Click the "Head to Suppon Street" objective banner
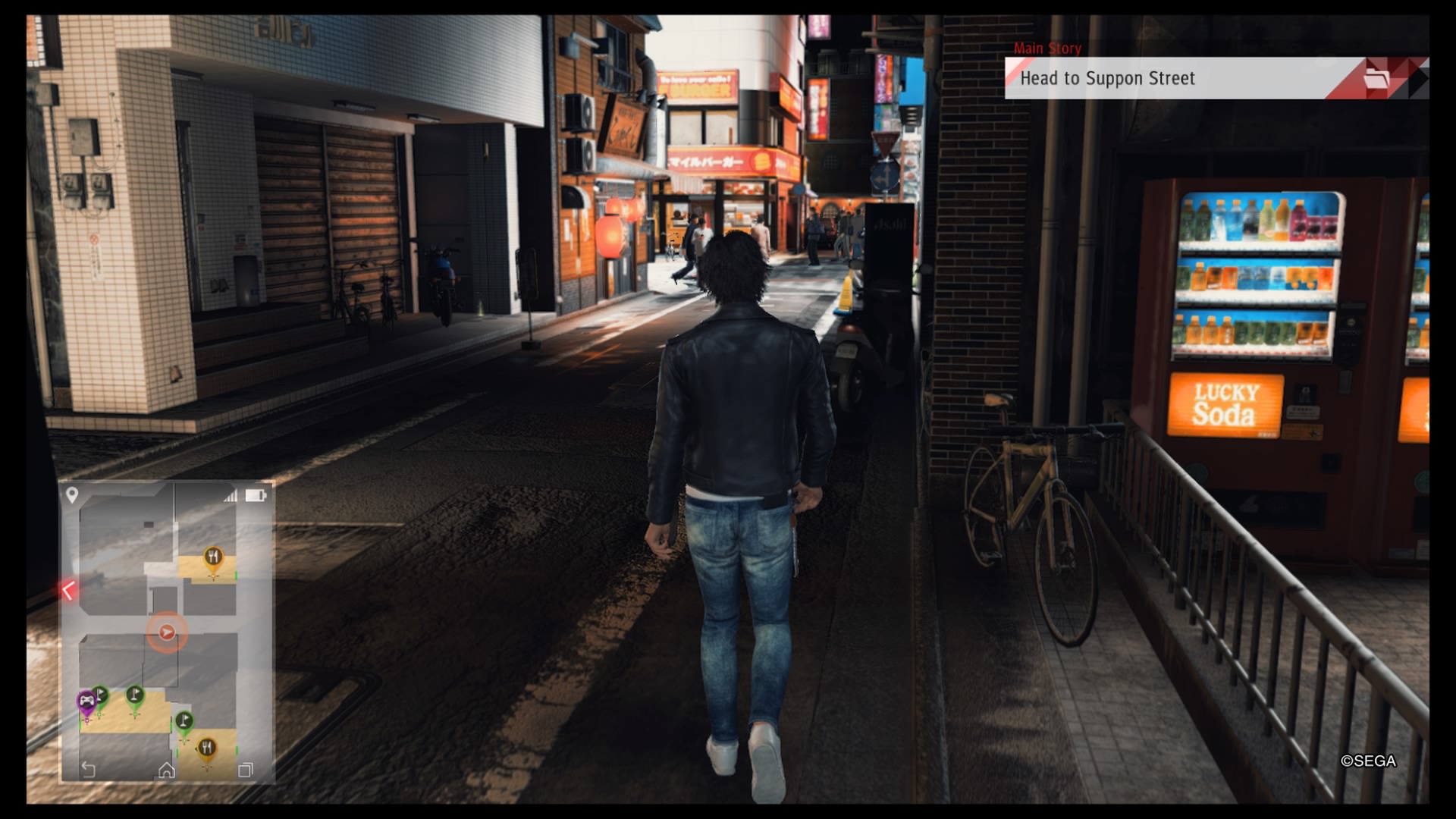 (x=1107, y=78)
